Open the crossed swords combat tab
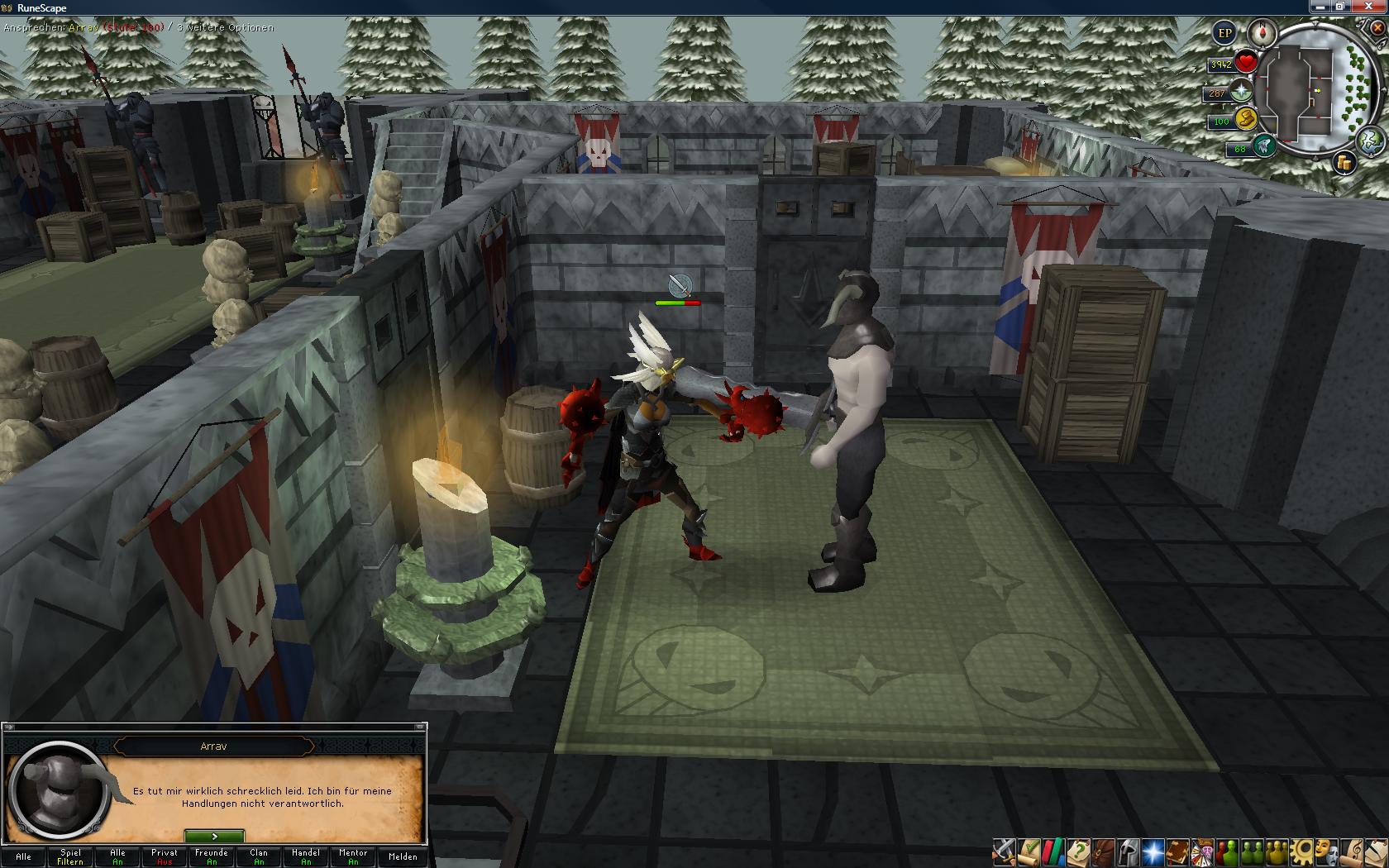1389x868 pixels. (1005, 851)
